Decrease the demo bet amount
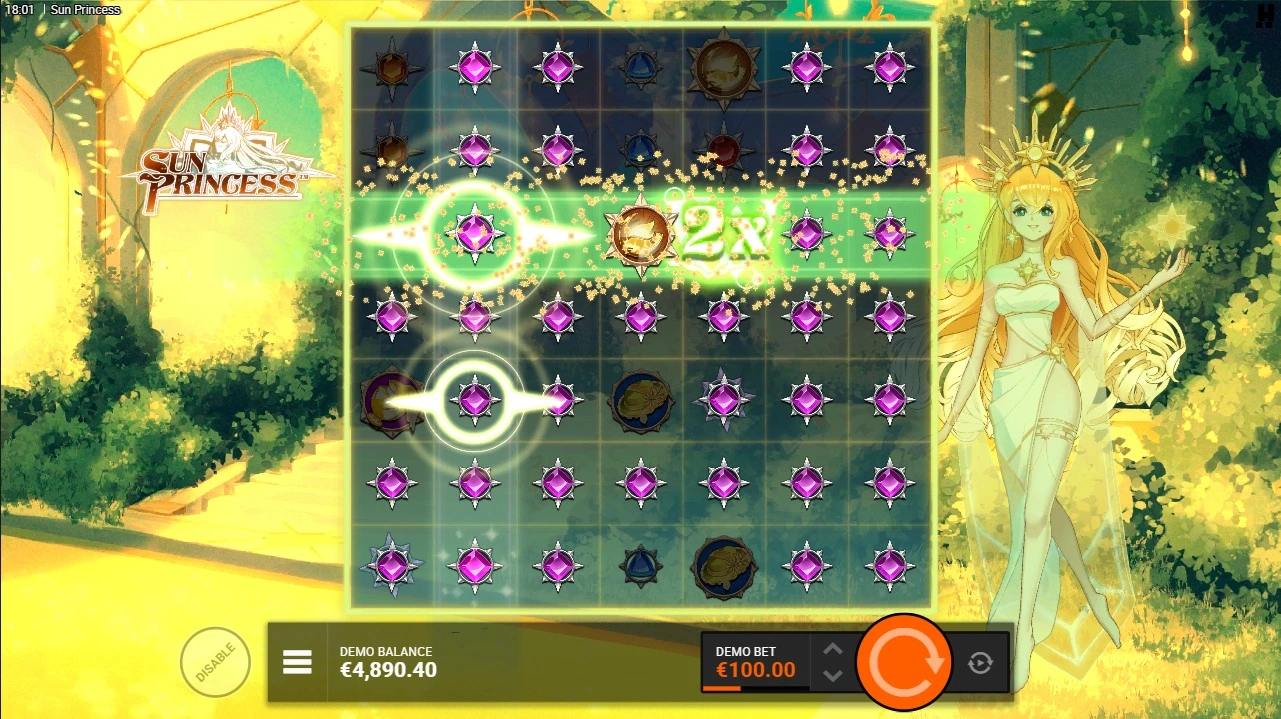The image size is (1281, 719). click(833, 675)
